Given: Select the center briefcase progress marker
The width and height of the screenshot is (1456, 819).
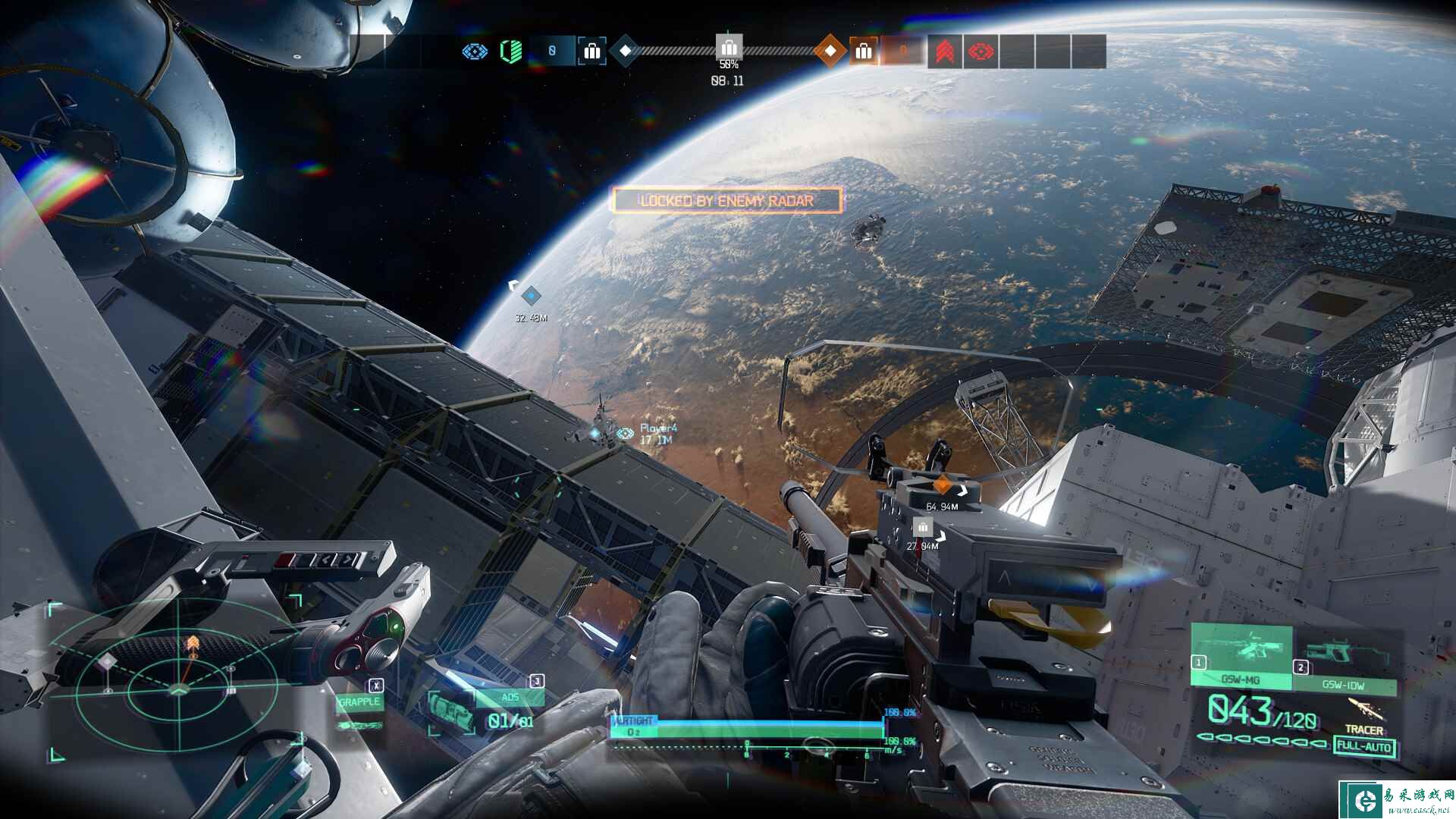Looking at the screenshot, I should pos(729,46).
